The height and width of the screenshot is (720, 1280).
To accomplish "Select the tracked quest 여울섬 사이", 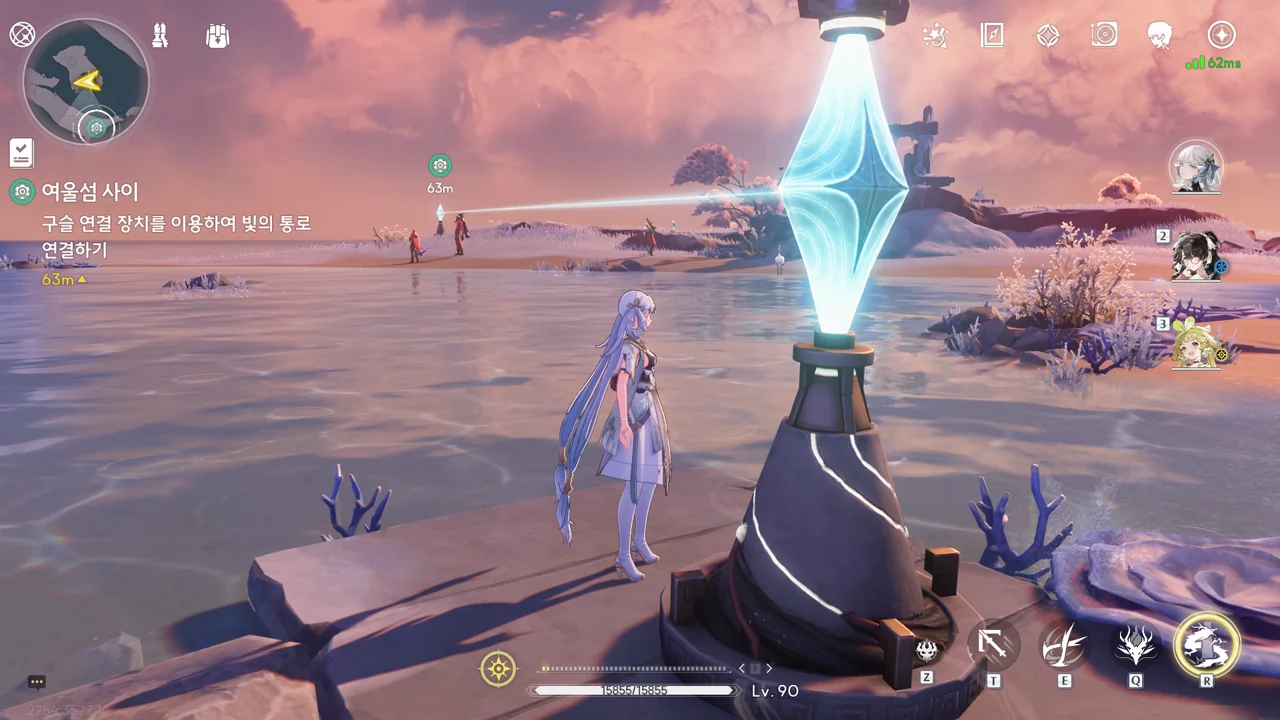I will pos(90,192).
